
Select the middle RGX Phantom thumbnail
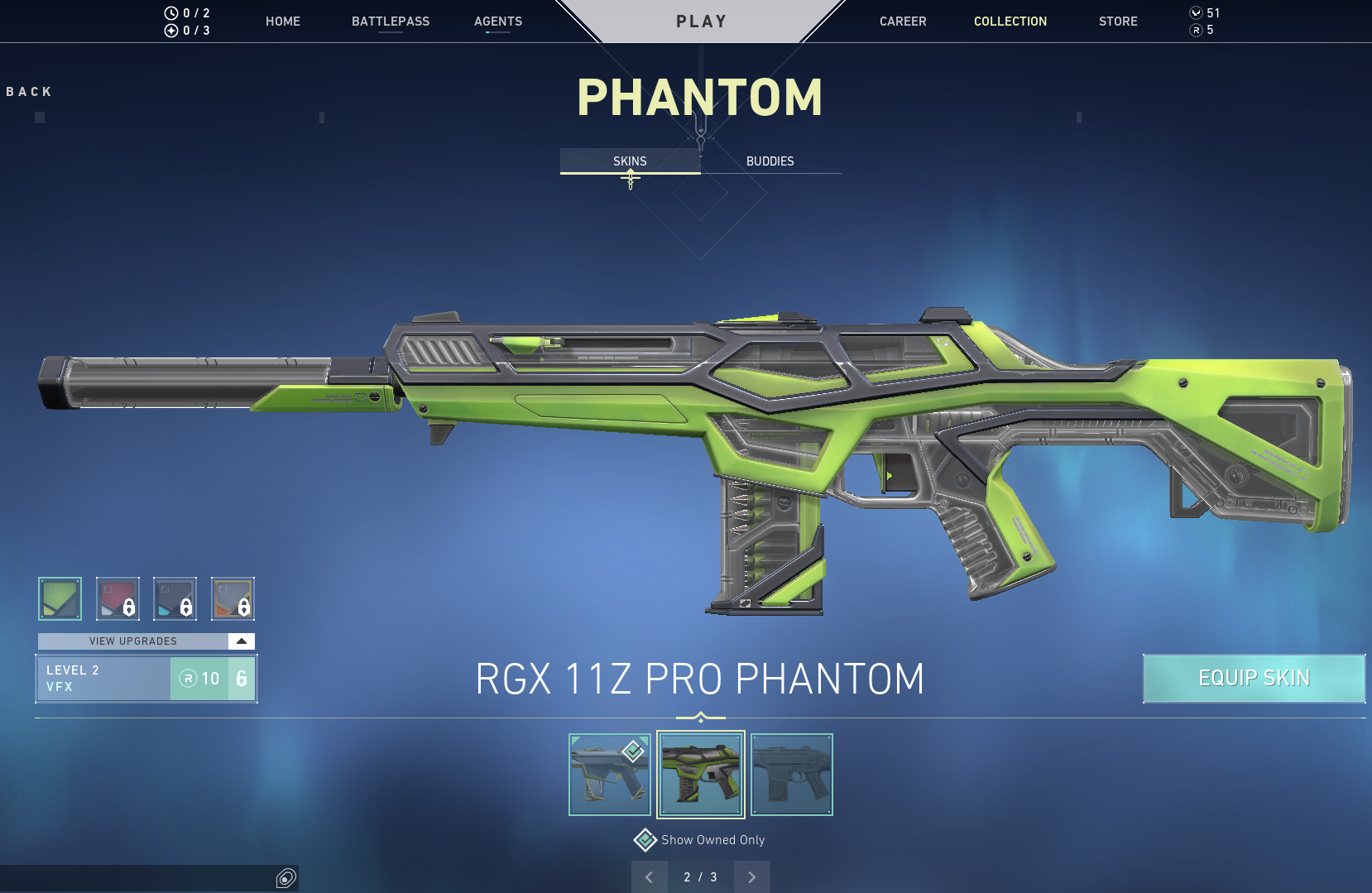pos(700,774)
